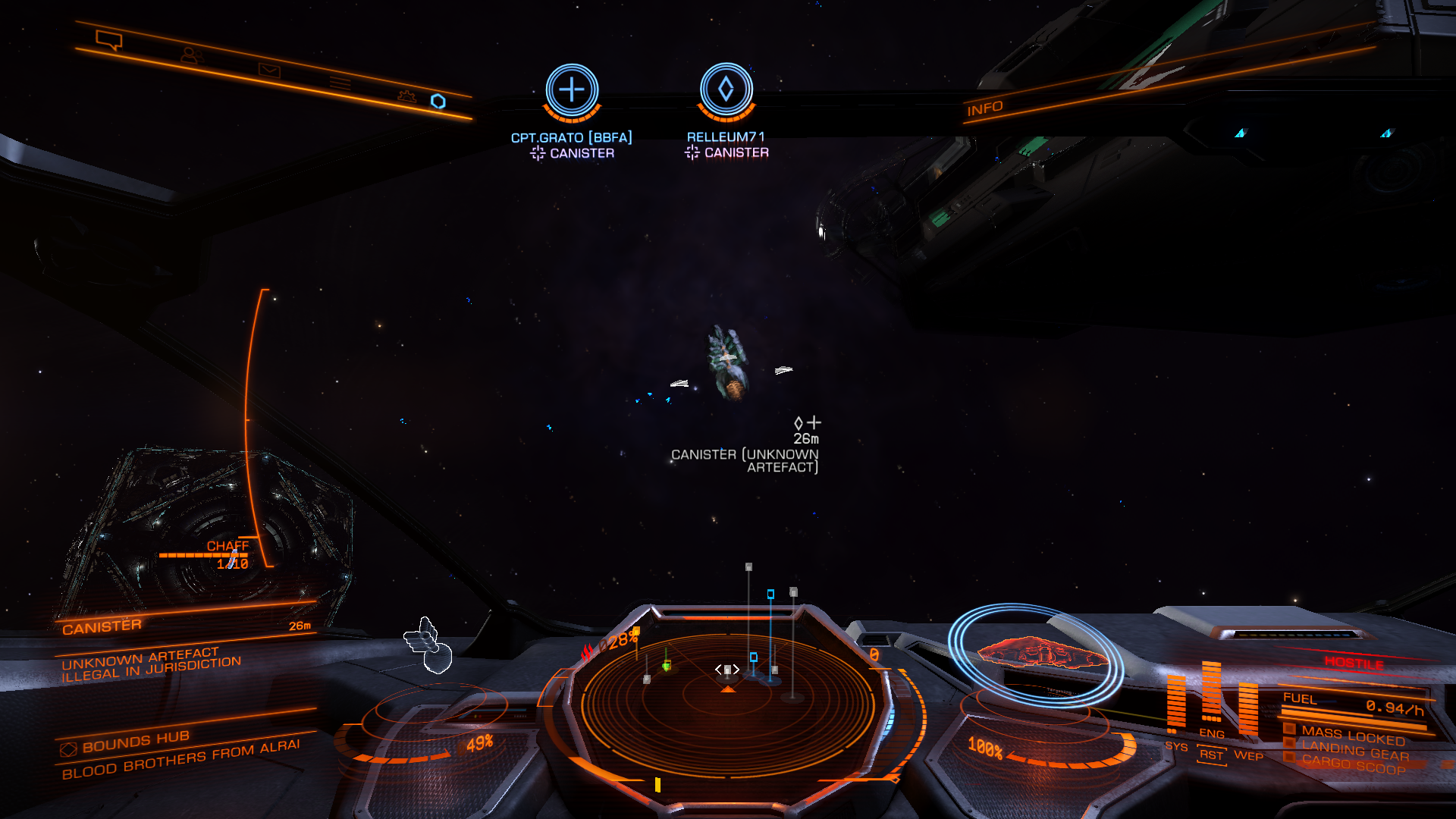Screen dimensions: 1456x819
Task: Click the red ship hologram display
Action: [x=1040, y=652]
